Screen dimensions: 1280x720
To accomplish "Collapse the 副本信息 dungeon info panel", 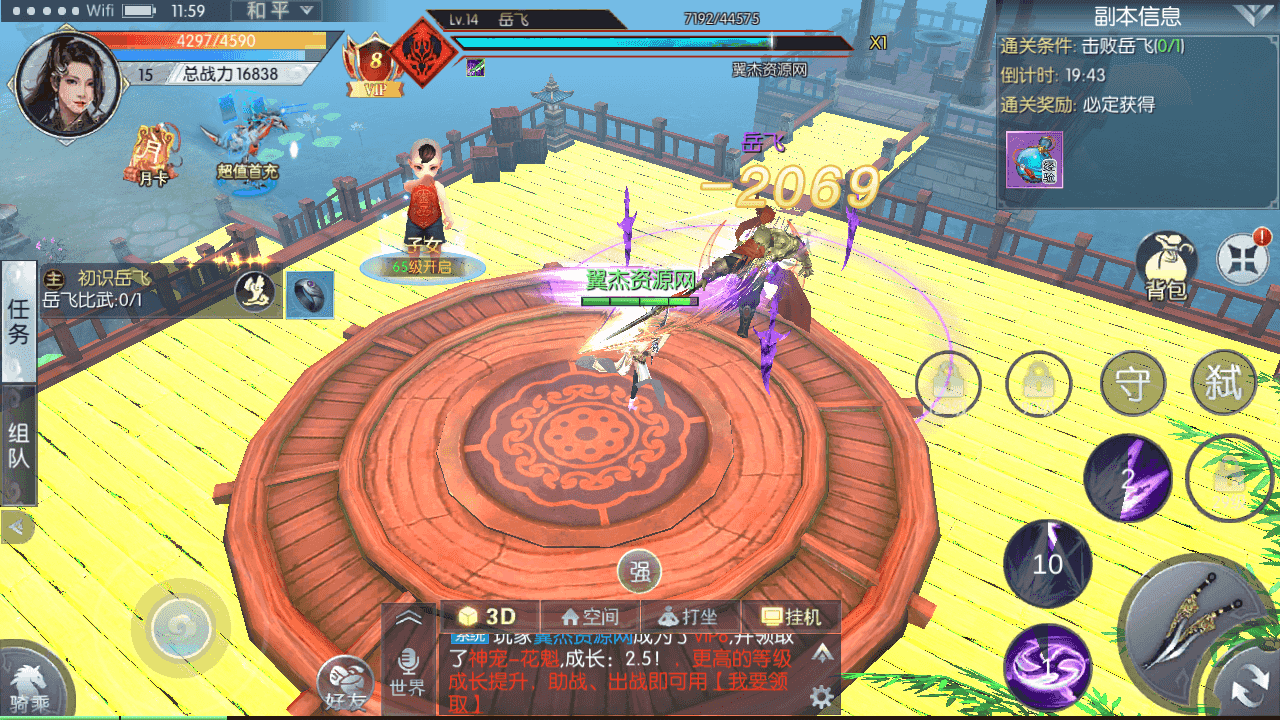I will pyautogui.click(x=1252, y=15).
